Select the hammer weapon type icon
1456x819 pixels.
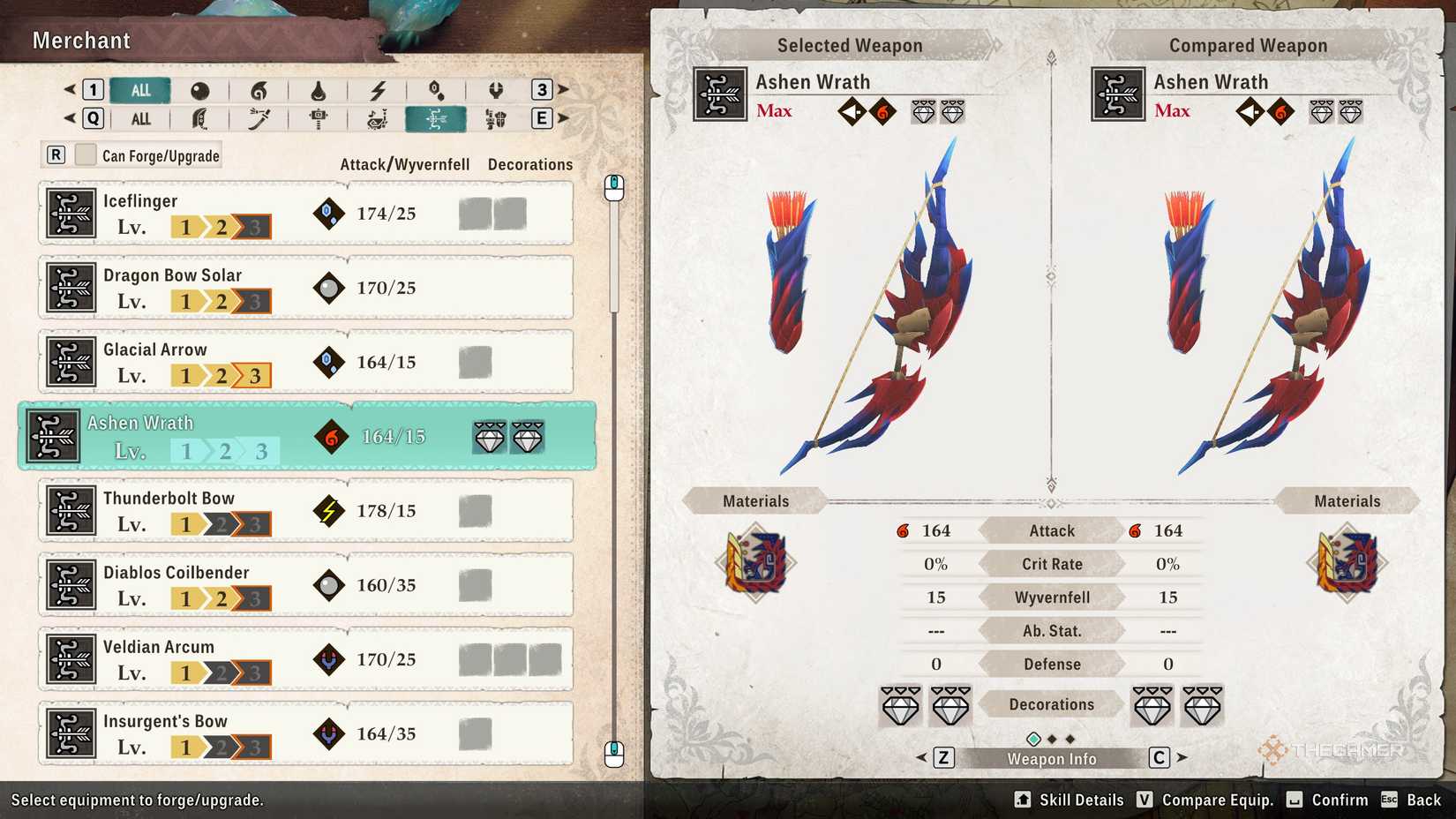pyautogui.click(x=319, y=119)
